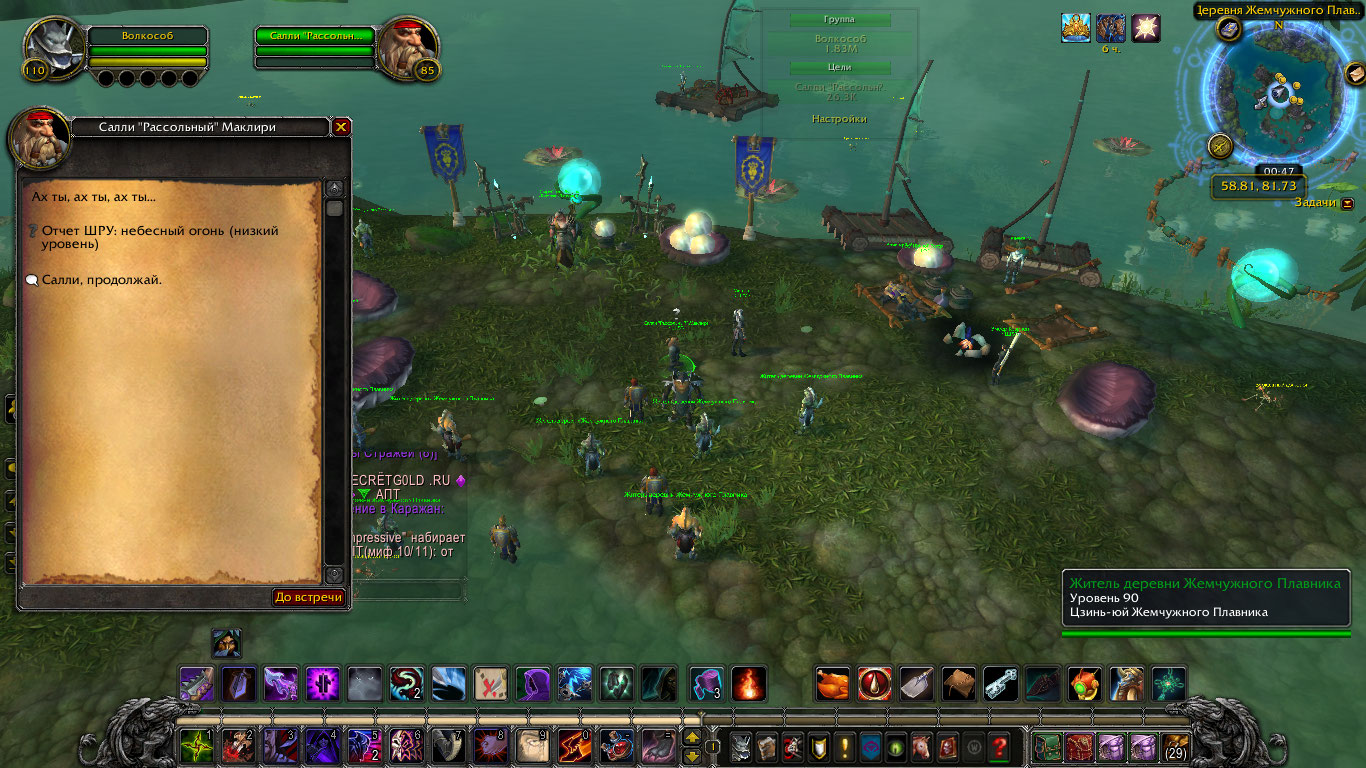Open the mail envelope icon by the minimap
Viewport: 1366px width, 768px height.
coord(1354,74)
